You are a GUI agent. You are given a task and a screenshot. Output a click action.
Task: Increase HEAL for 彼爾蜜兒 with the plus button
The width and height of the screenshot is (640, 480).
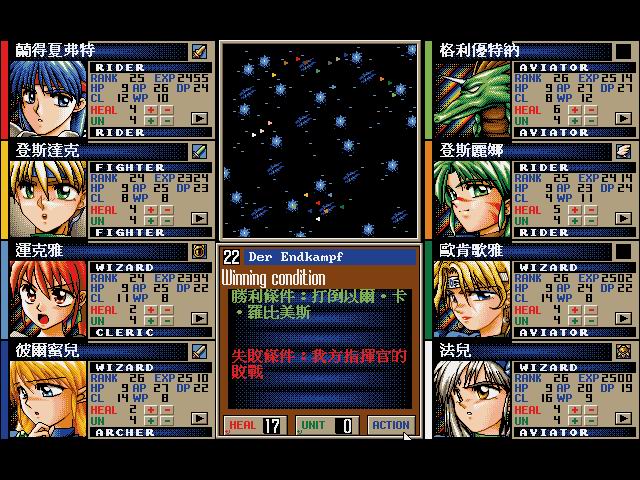pyautogui.click(x=151, y=409)
